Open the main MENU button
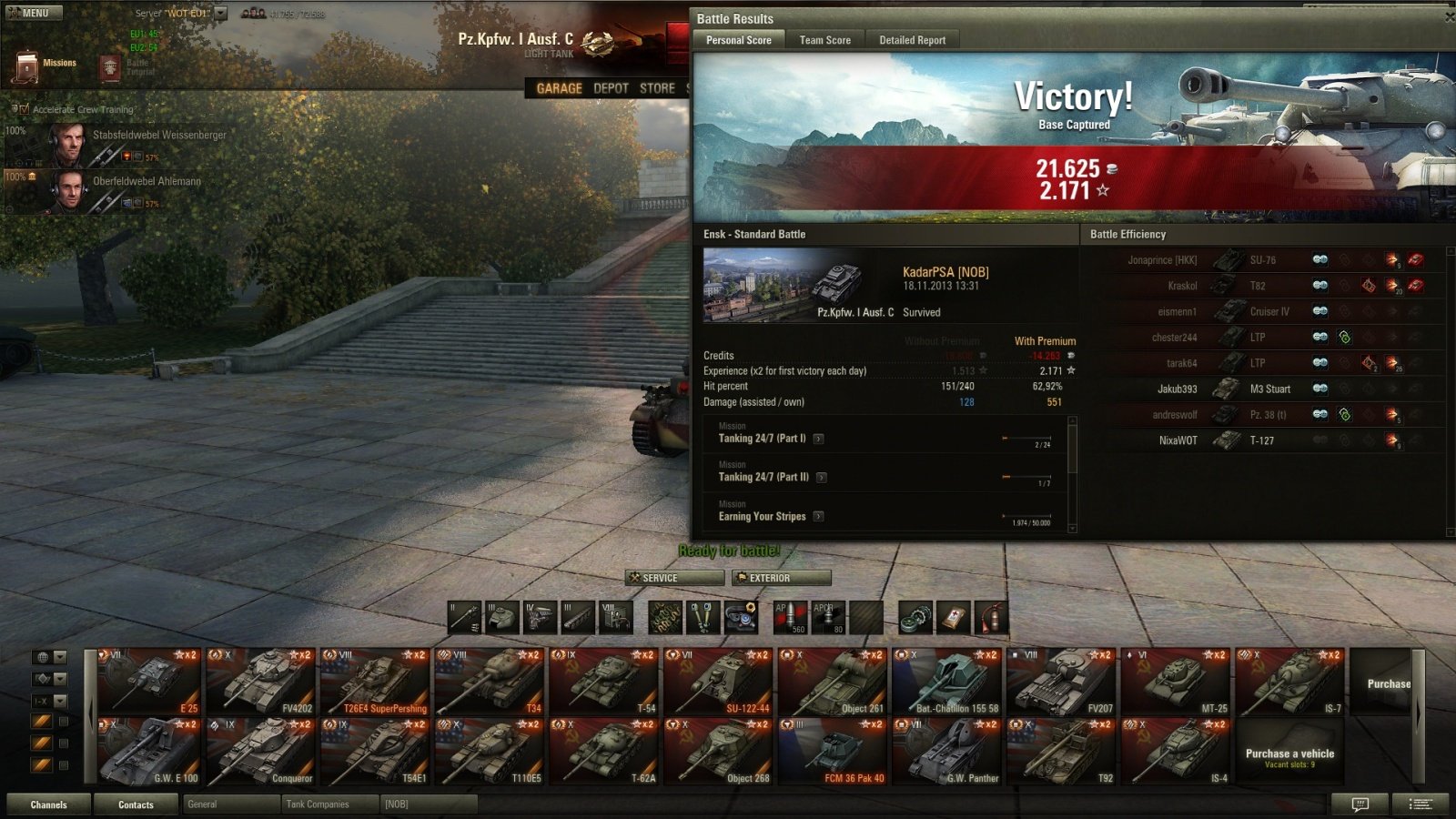The height and width of the screenshot is (819, 1456). (x=33, y=13)
